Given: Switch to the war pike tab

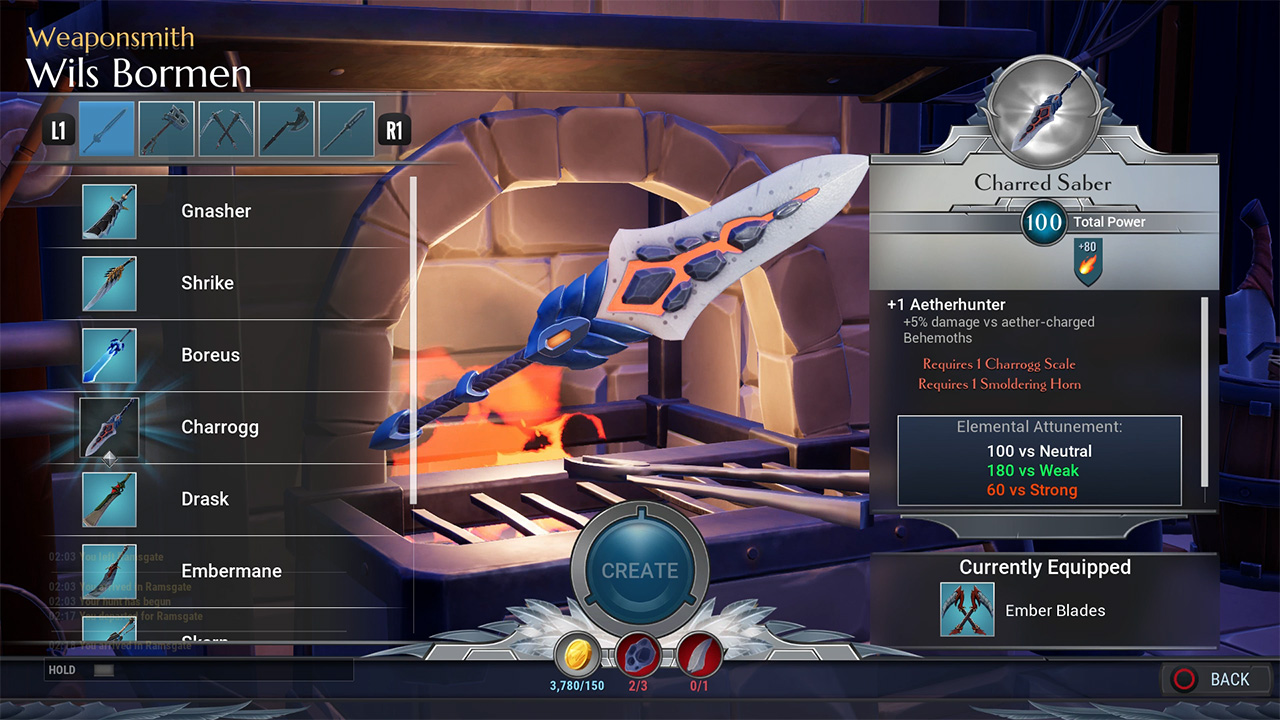Looking at the screenshot, I should 346,129.
